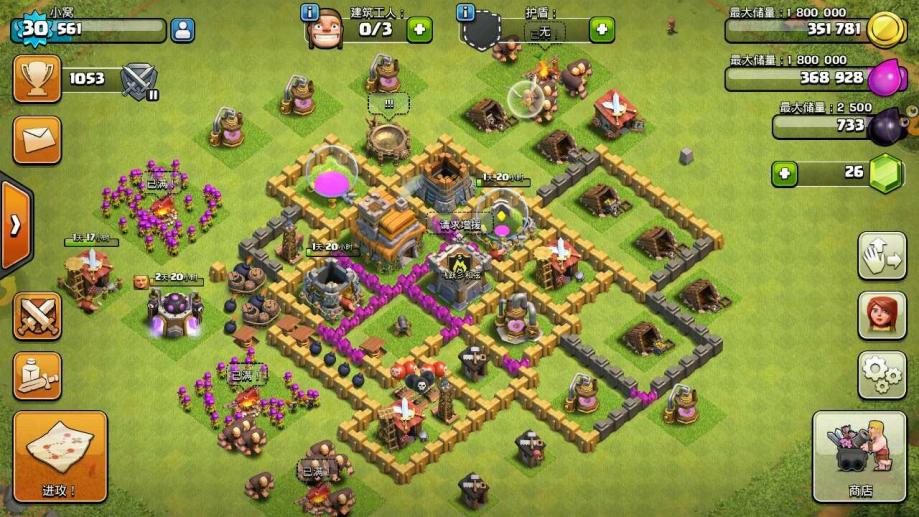Add a builder with the green plus
Viewport: 919px width, 517px height.
419,29
